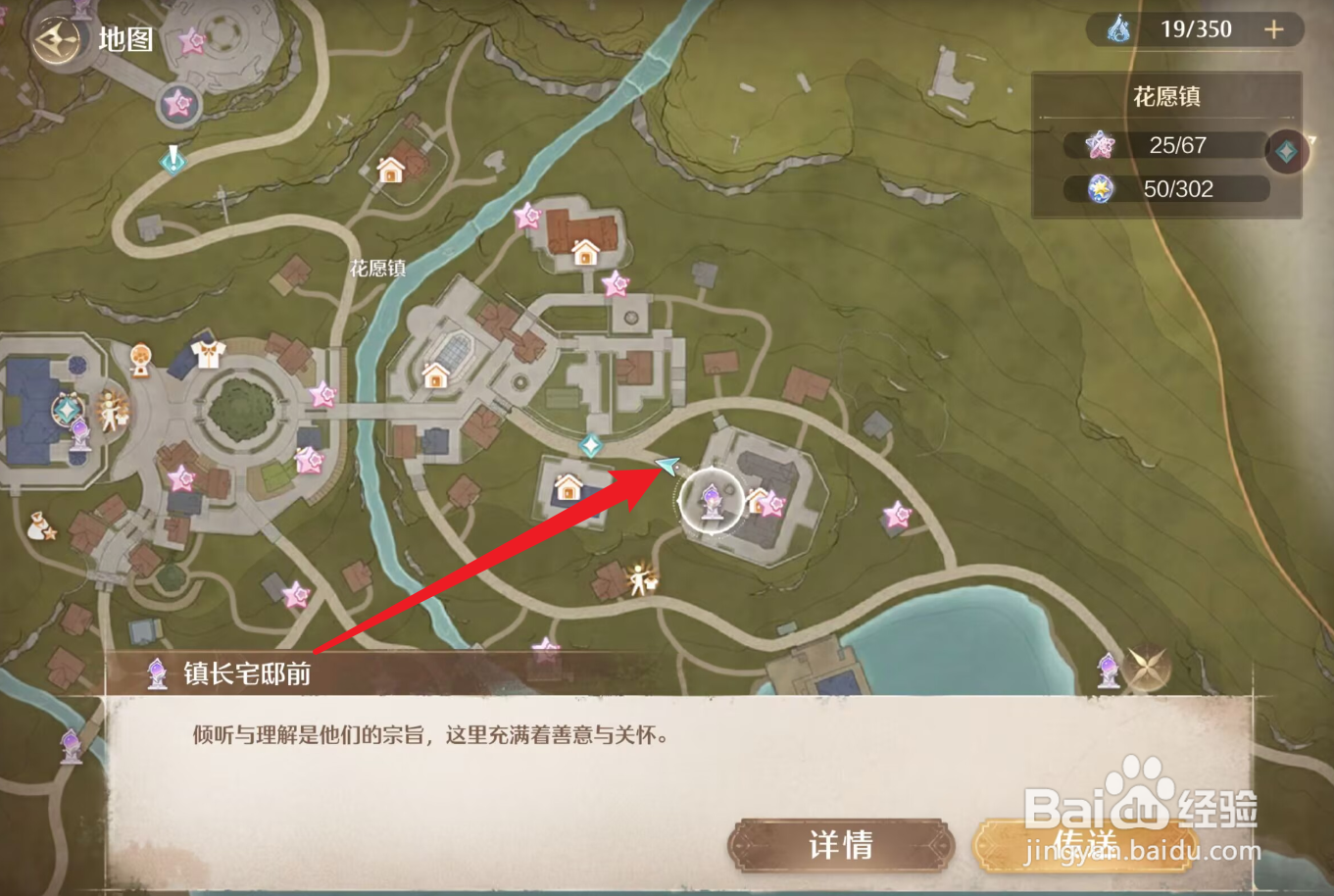Select the pink star collectible icon showing 25/67
The image size is (1334, 896).
click(1101, 145)
